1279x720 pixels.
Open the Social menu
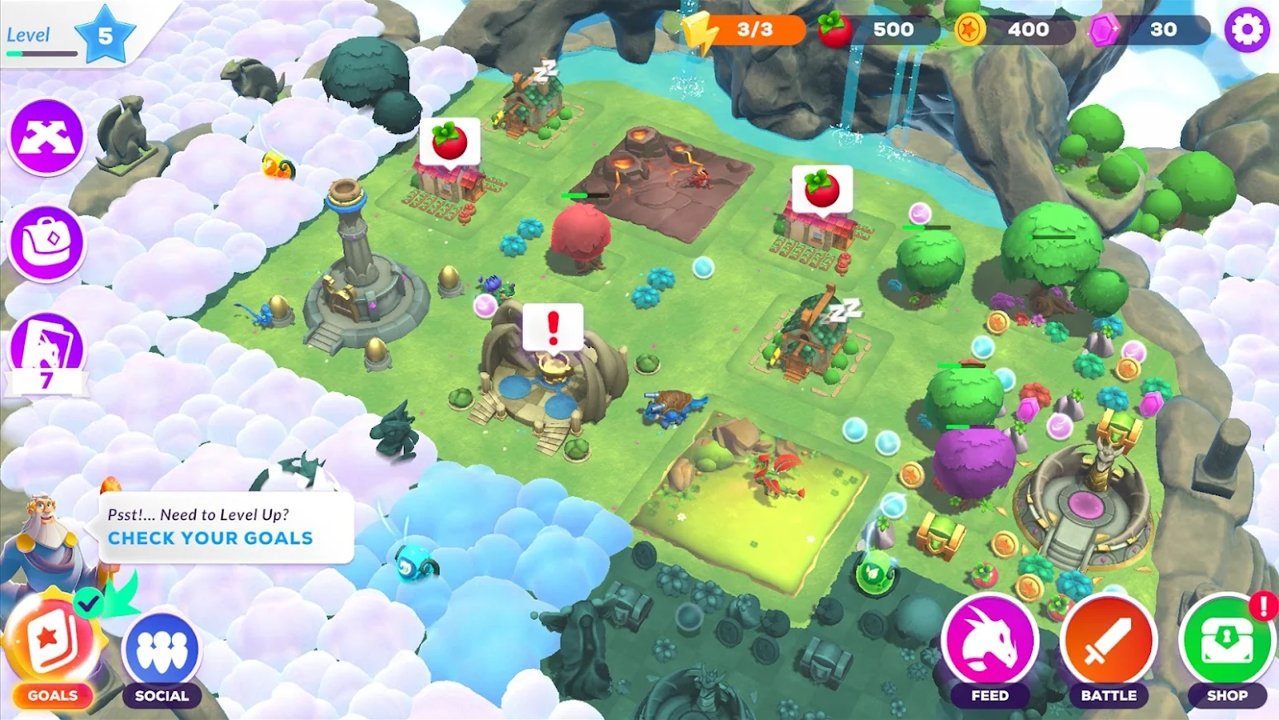pyautogui.click(x=161, y=651)
